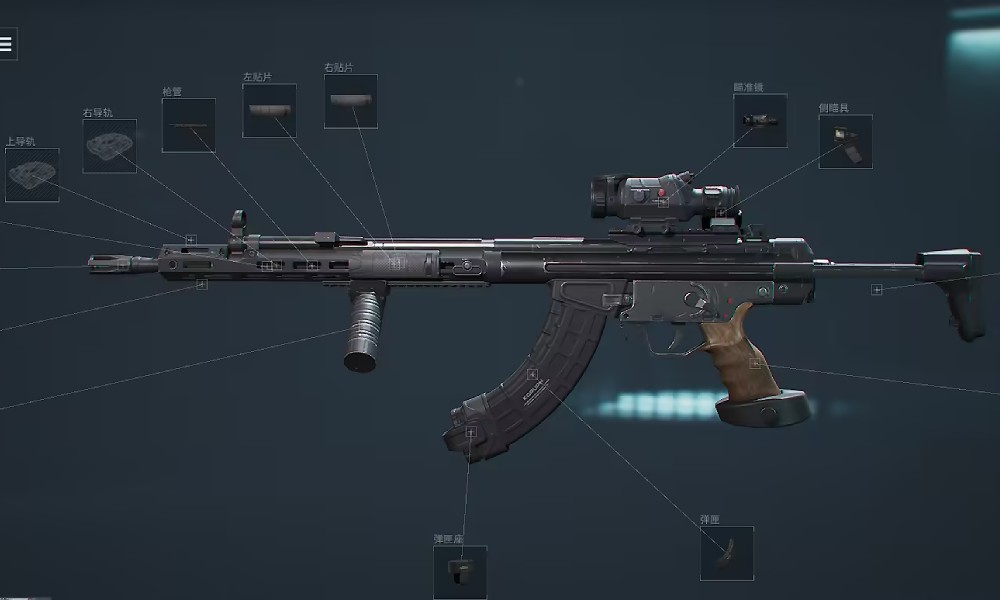Open the hamburger menu icon

(x=6, y=44)
